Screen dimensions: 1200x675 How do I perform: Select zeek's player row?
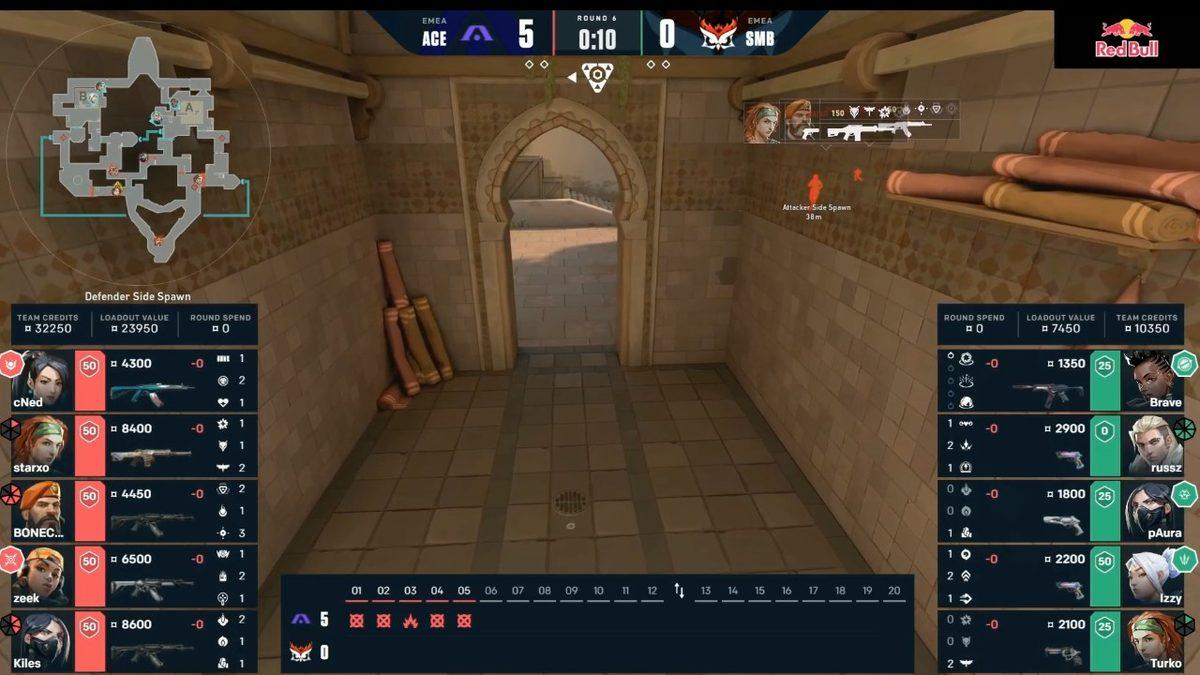click(x=130, y=575)
